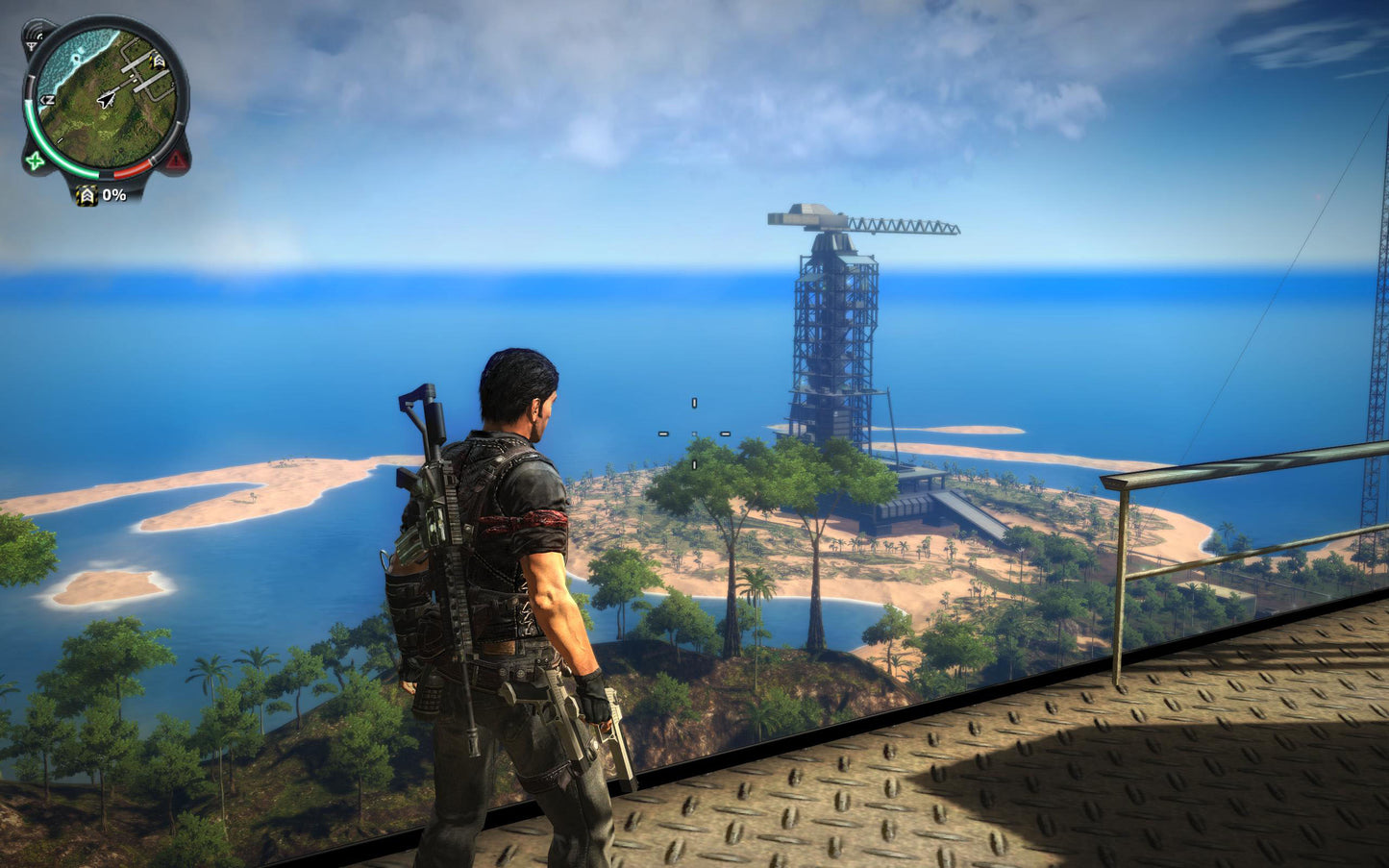Click the 0% completion percentage text
Image resolution: width=1389 pixels, height=868 pixels.
point(113,195)
